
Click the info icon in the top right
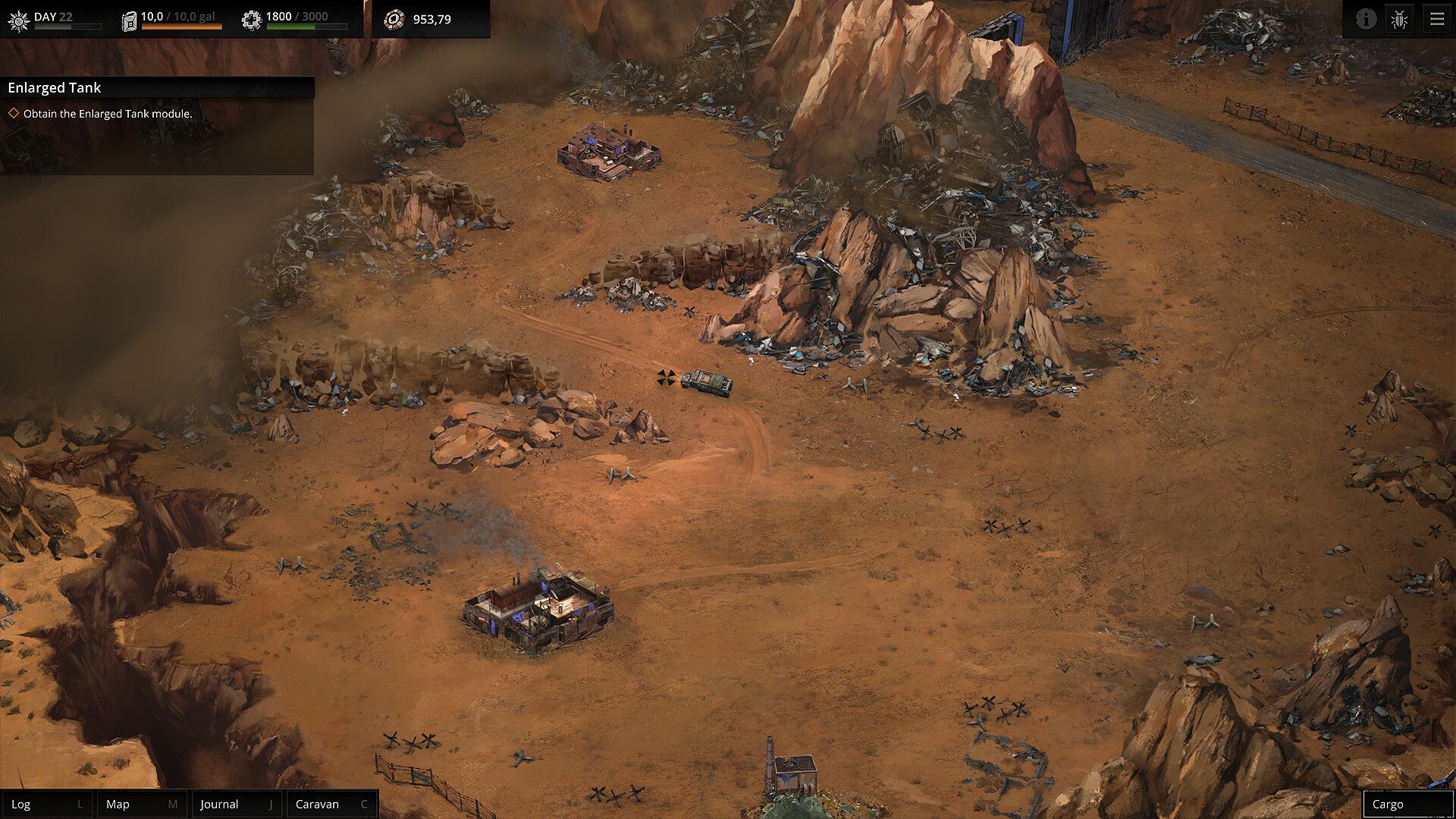(x=1367, y=19)
